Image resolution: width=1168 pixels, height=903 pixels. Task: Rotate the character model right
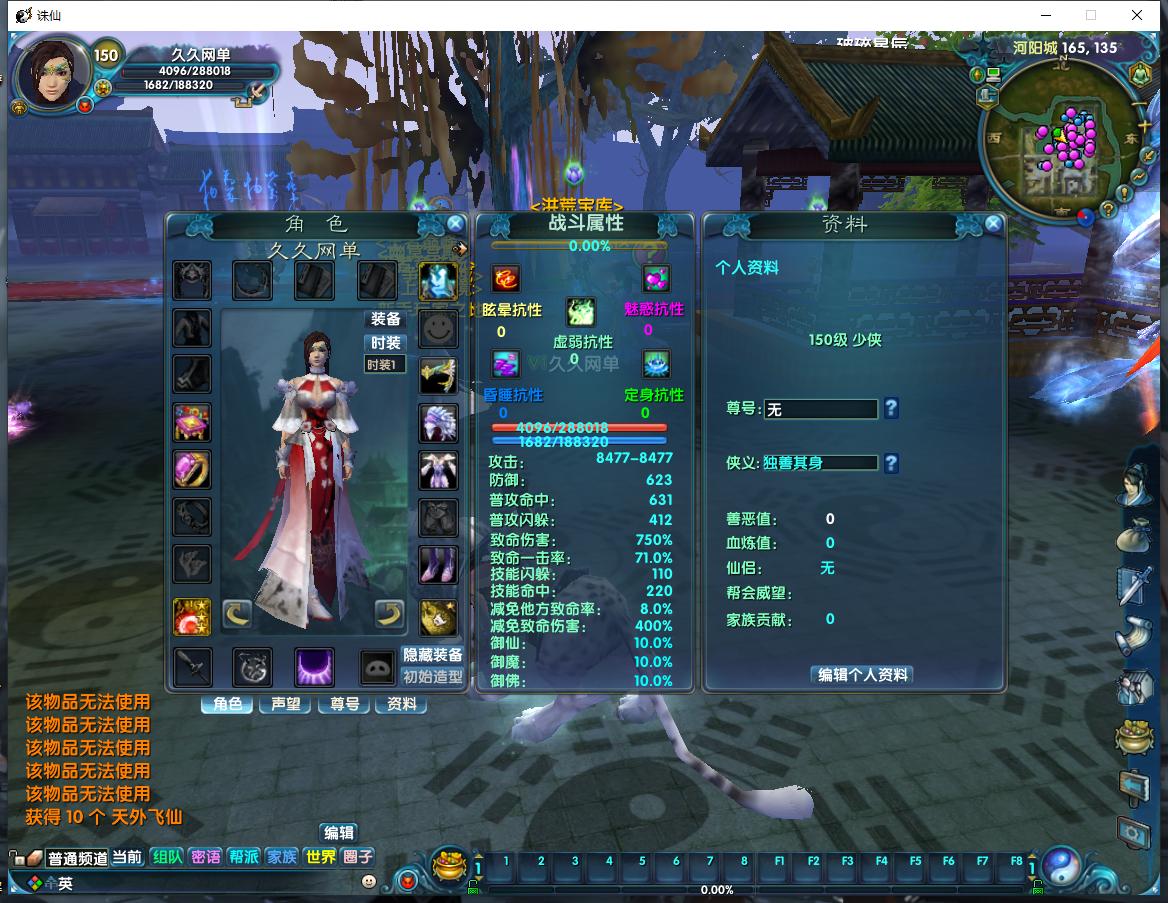point(389,612)
